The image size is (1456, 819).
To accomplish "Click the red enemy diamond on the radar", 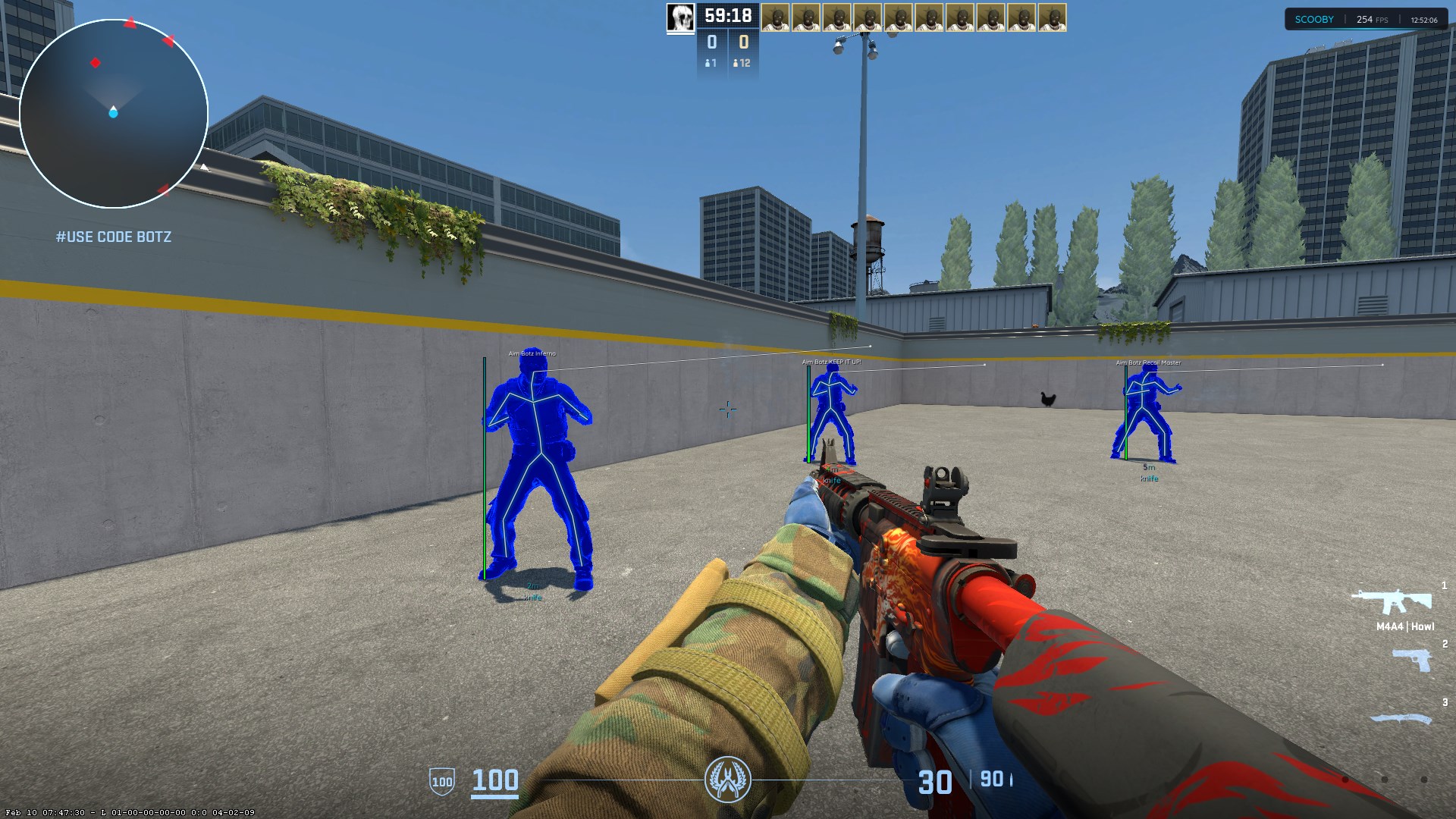I will pyautogui.click(x=94, y=64).
